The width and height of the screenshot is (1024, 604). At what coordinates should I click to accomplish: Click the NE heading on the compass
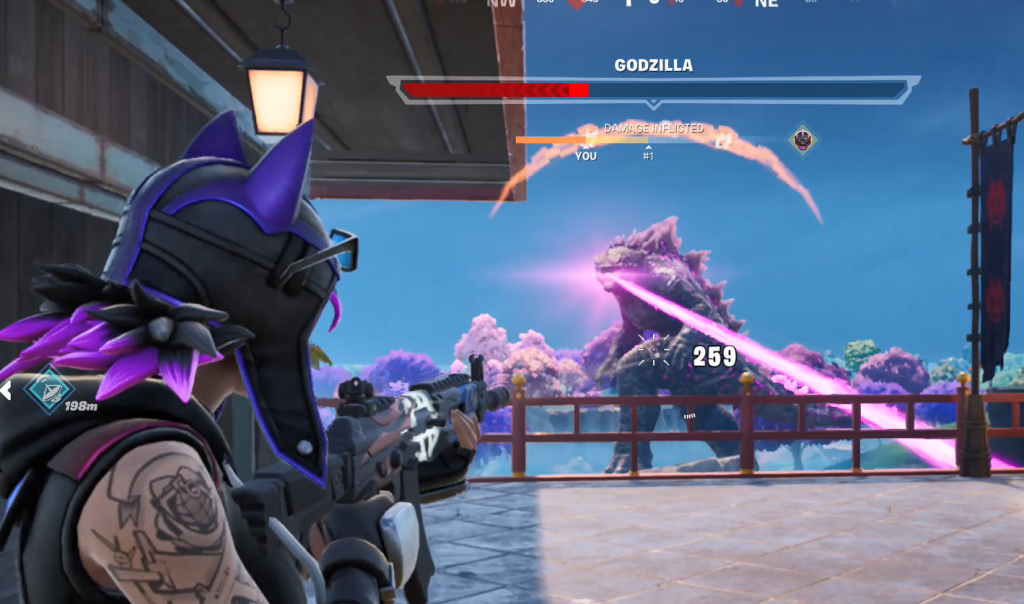tap(767, 4)
